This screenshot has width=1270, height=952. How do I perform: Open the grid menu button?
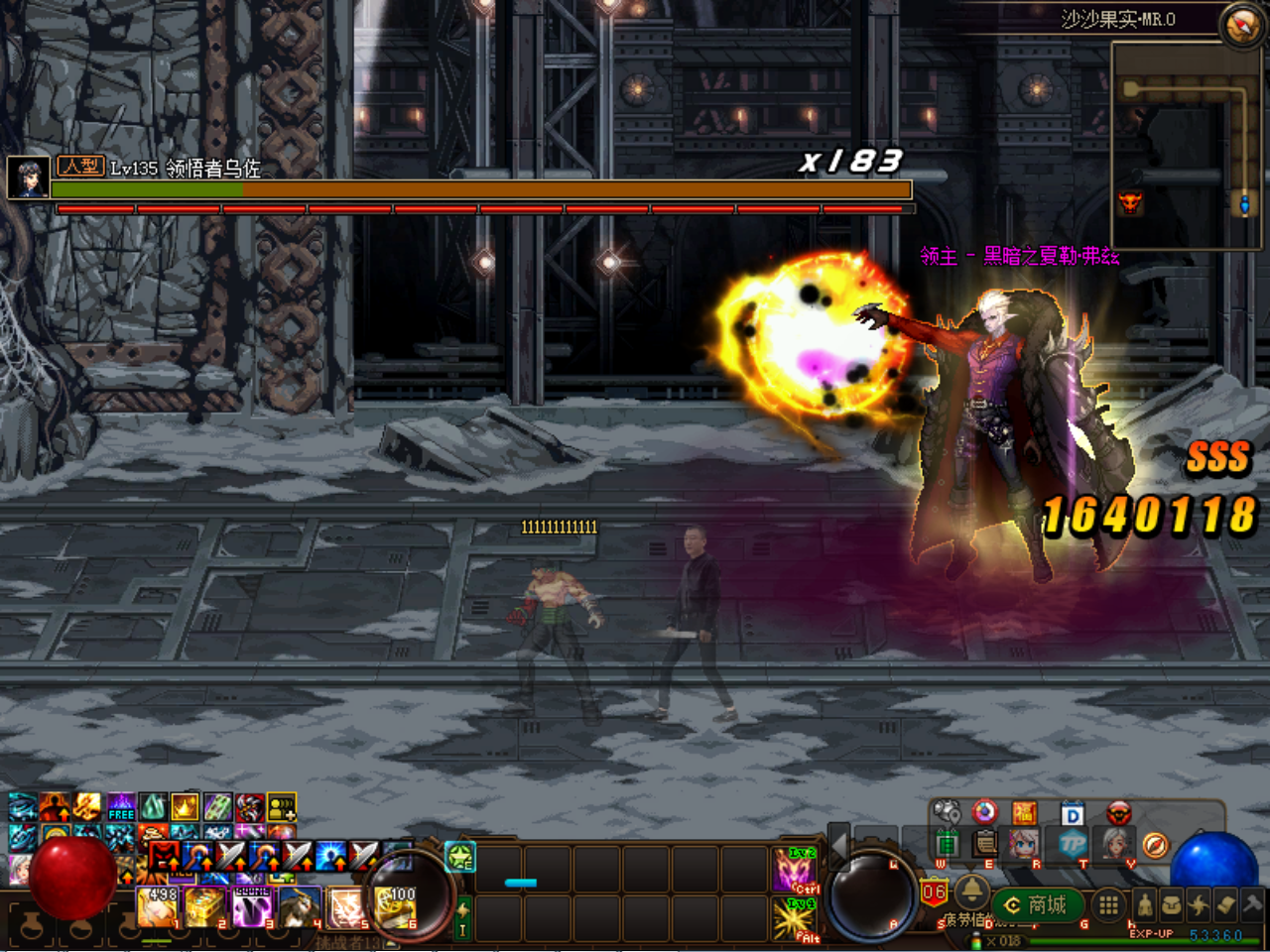click(x=1108, y=904)
